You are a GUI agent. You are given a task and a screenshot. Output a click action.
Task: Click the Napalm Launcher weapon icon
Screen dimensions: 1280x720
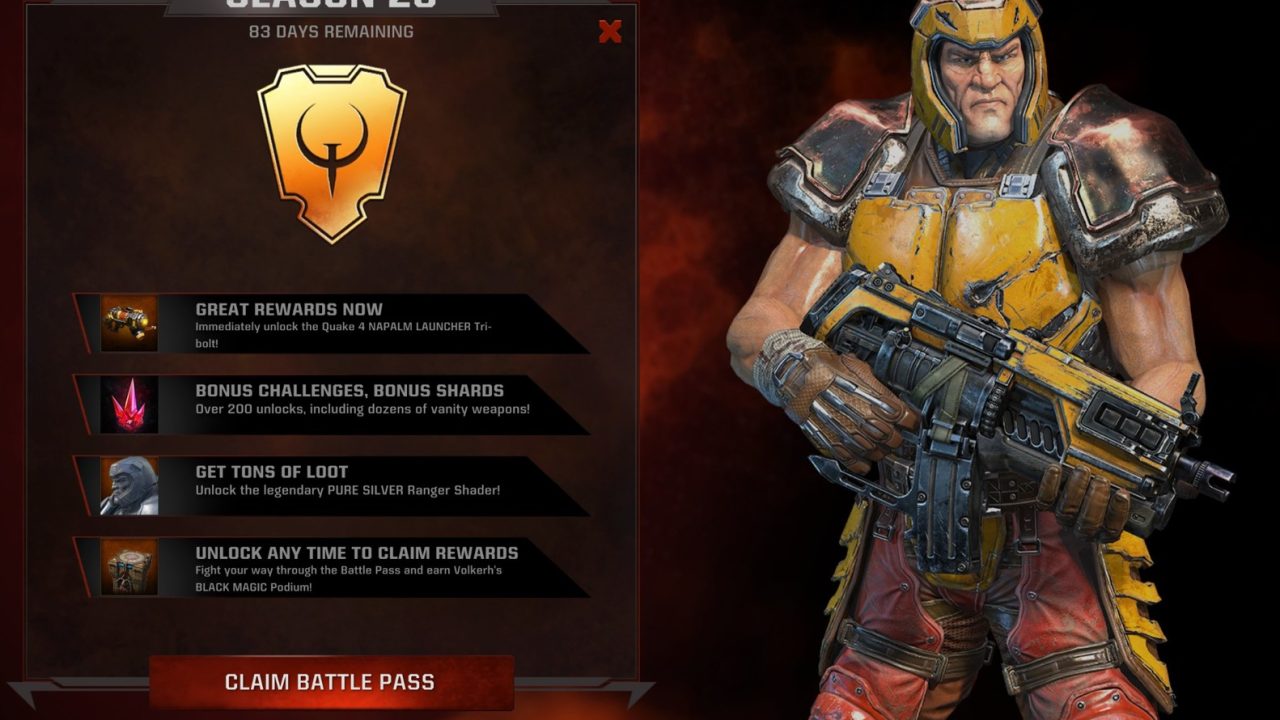pyautogui.click(x=129, y=323)
